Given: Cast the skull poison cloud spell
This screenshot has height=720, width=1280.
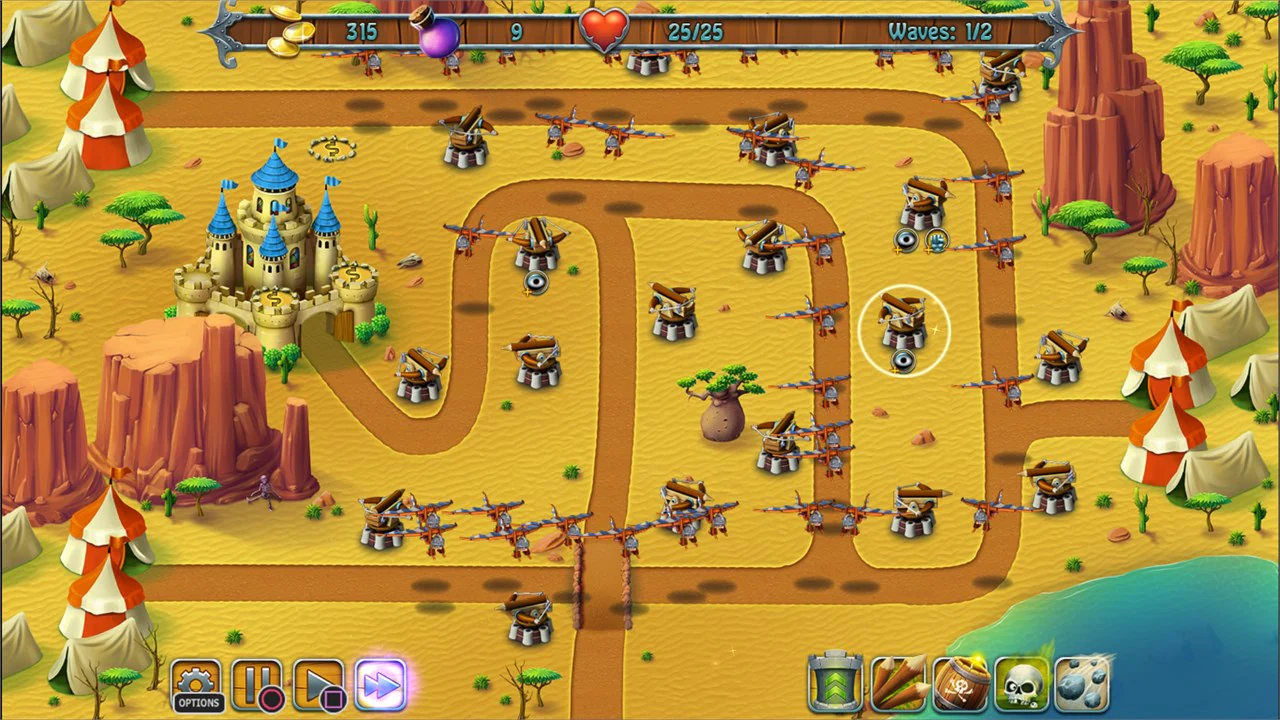Looking at the screenshot, I should click(x=1021, y=683).
